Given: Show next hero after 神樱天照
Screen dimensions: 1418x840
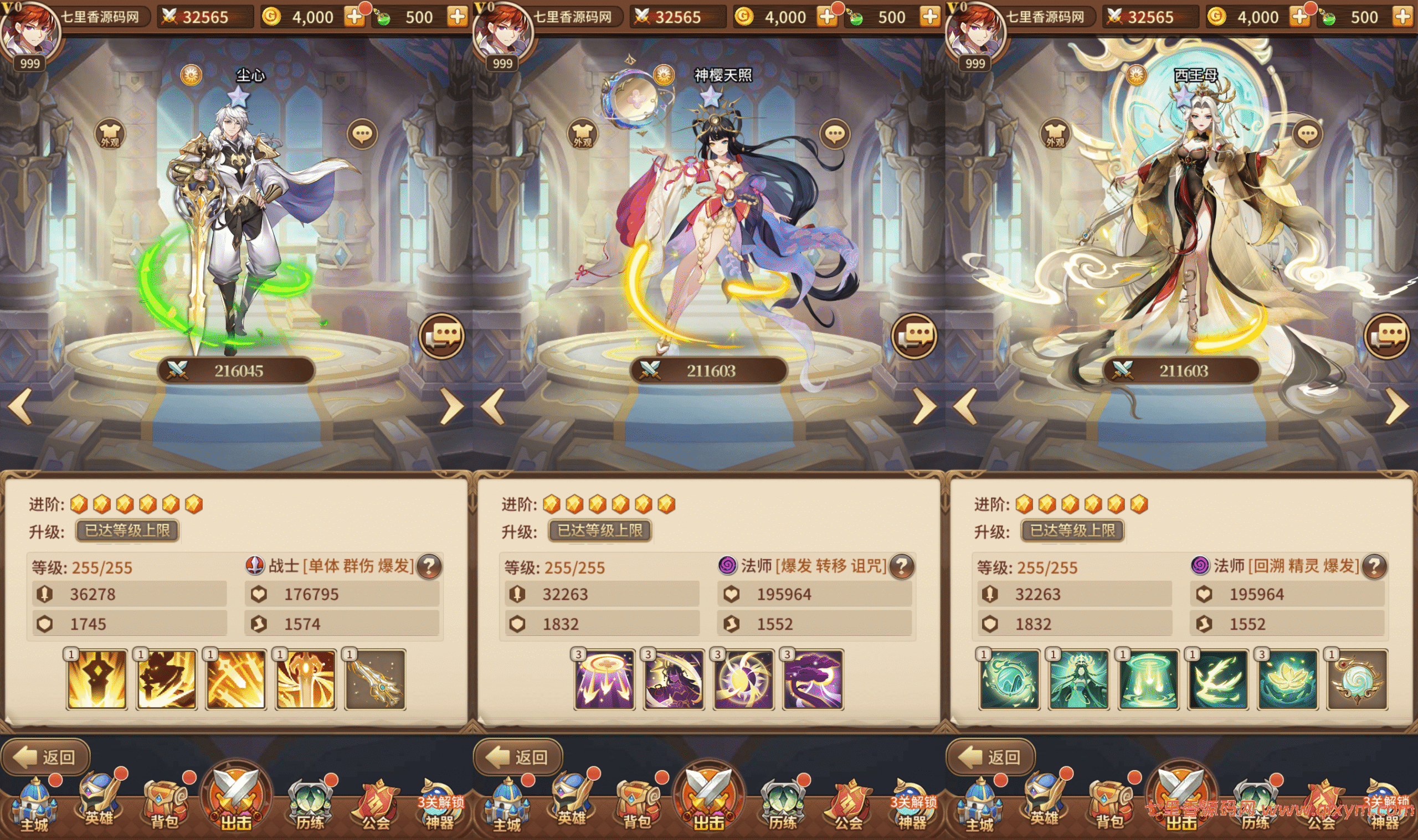Looking at the screenshot, I should pos(924,406).
